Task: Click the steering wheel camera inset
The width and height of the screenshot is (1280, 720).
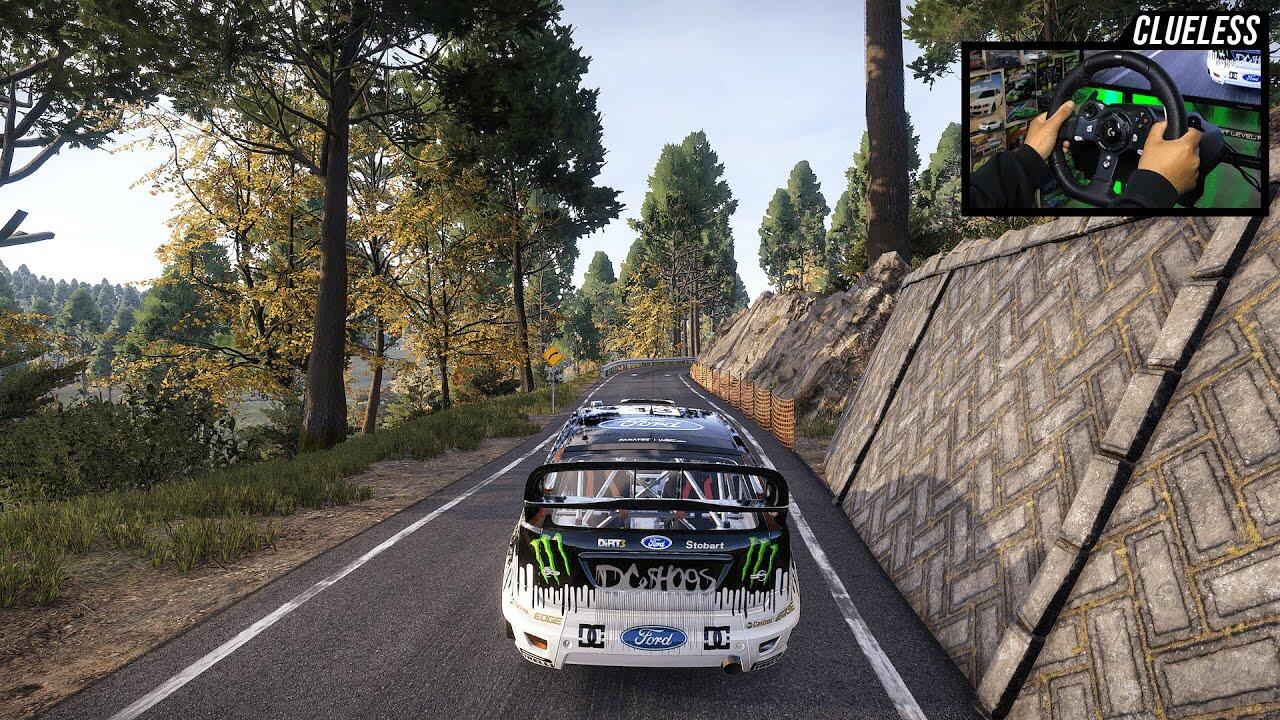Action: (x=1114, y=129)
